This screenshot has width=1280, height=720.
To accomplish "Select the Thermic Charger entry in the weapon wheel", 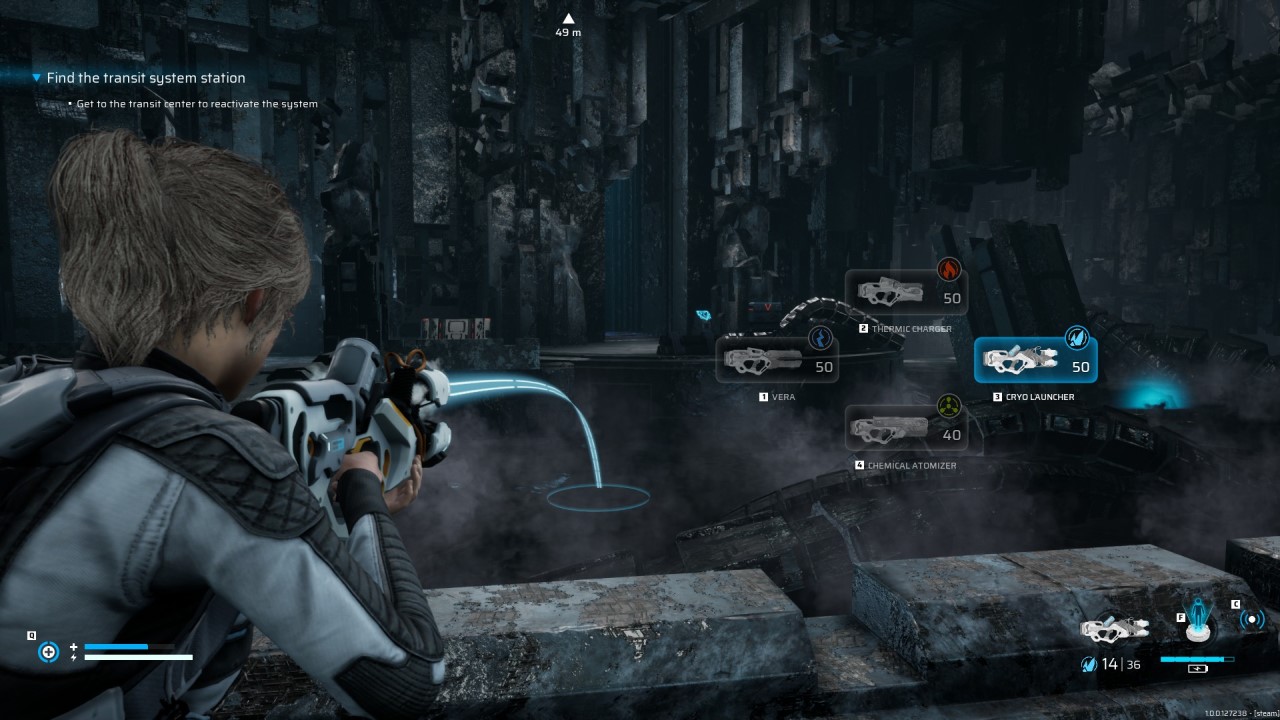I will [908, 290].
